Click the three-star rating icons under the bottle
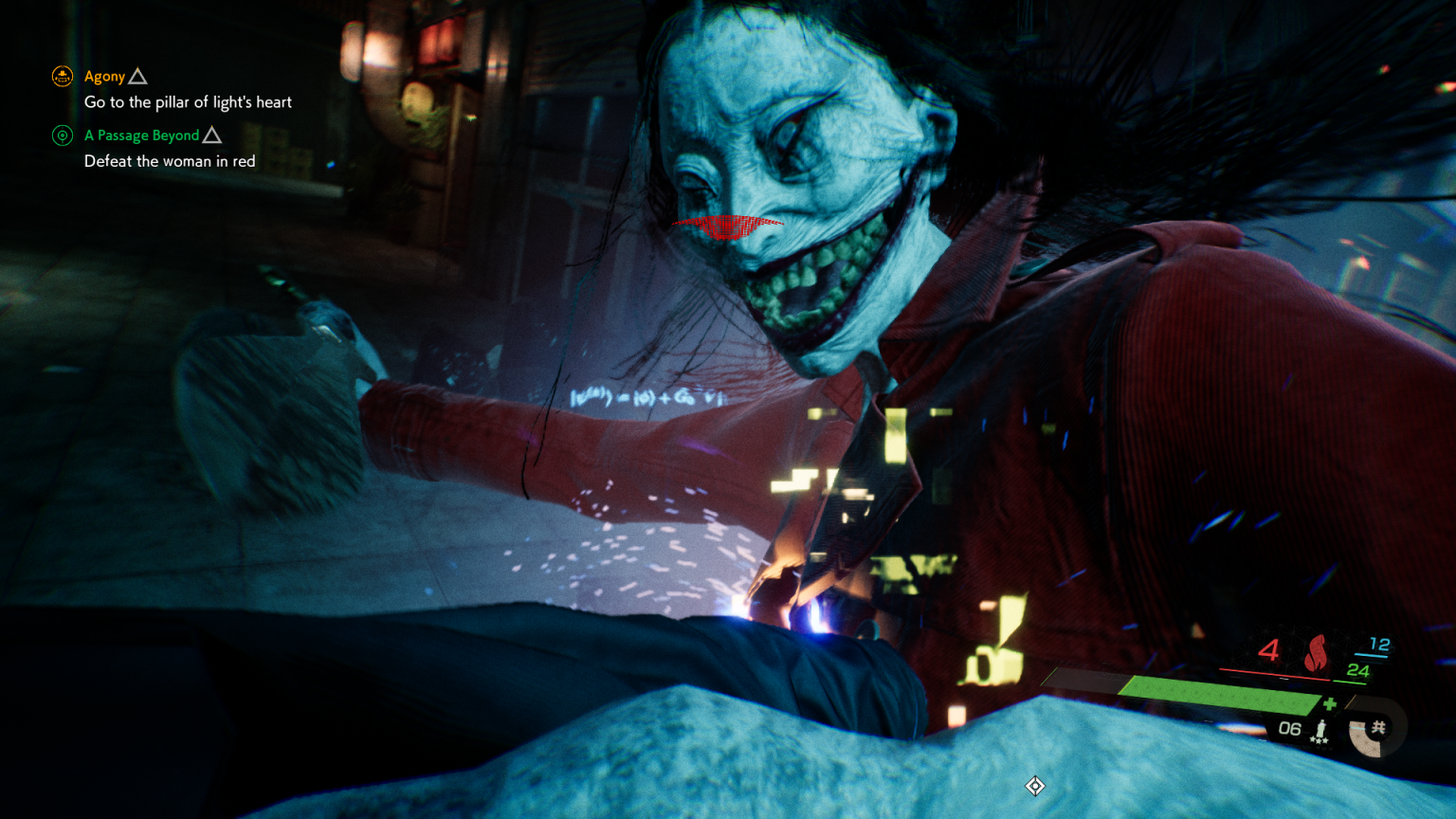 click(1319, 740)
